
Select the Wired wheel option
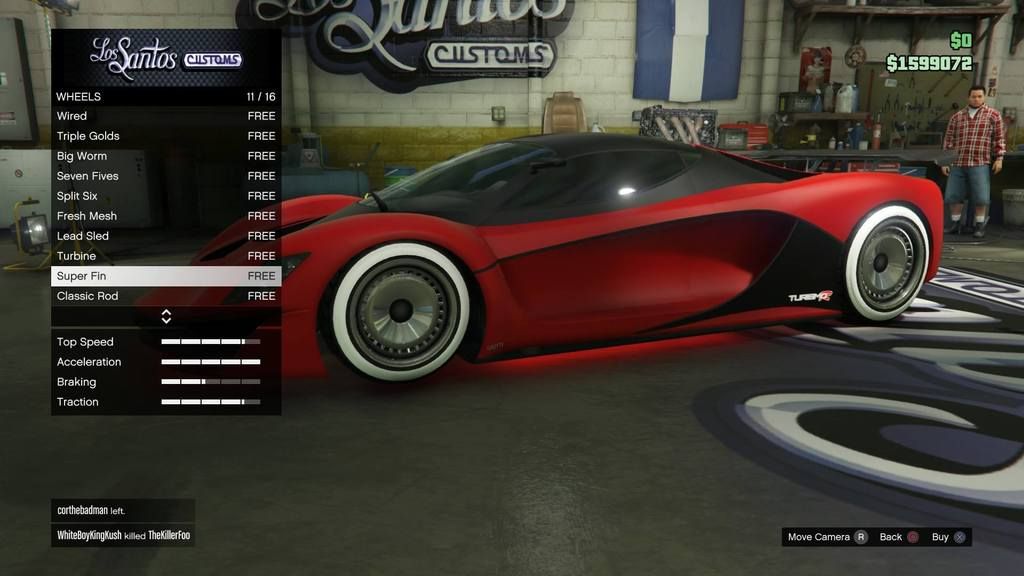click(165, 116)
